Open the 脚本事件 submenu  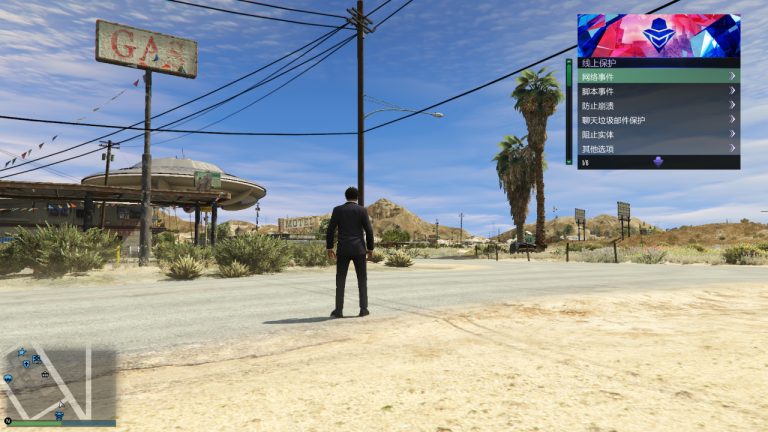(658, 91)
